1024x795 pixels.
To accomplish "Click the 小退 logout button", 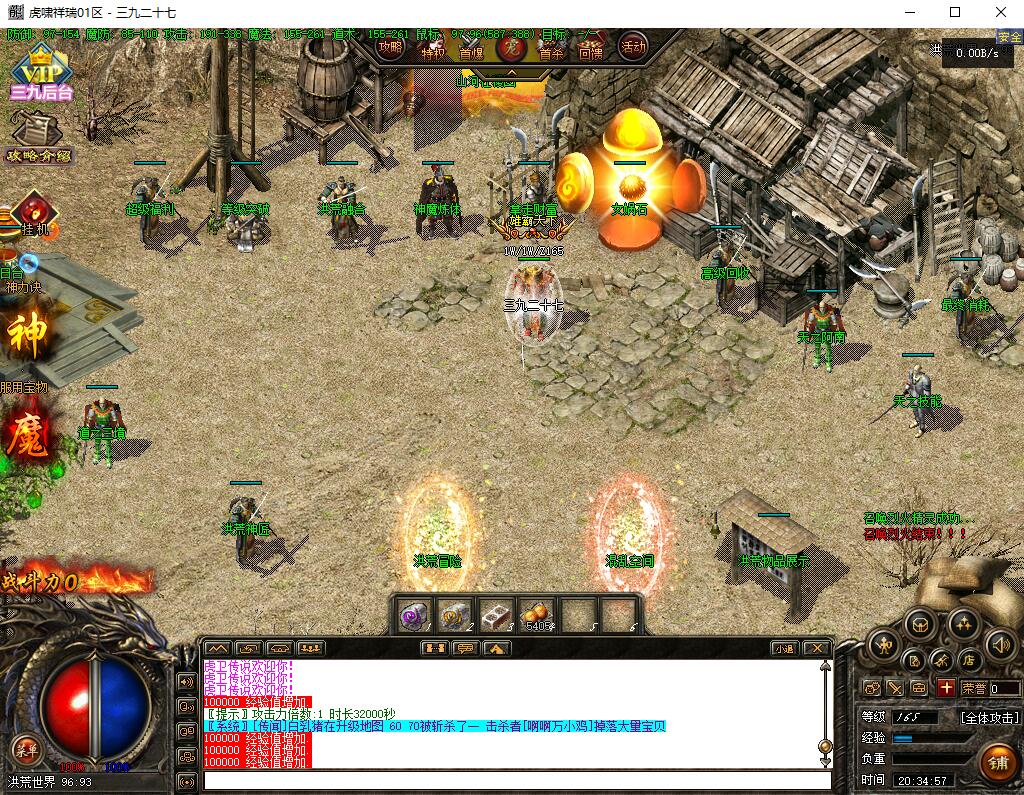I will pyautogui.click(x=784, y=648).
